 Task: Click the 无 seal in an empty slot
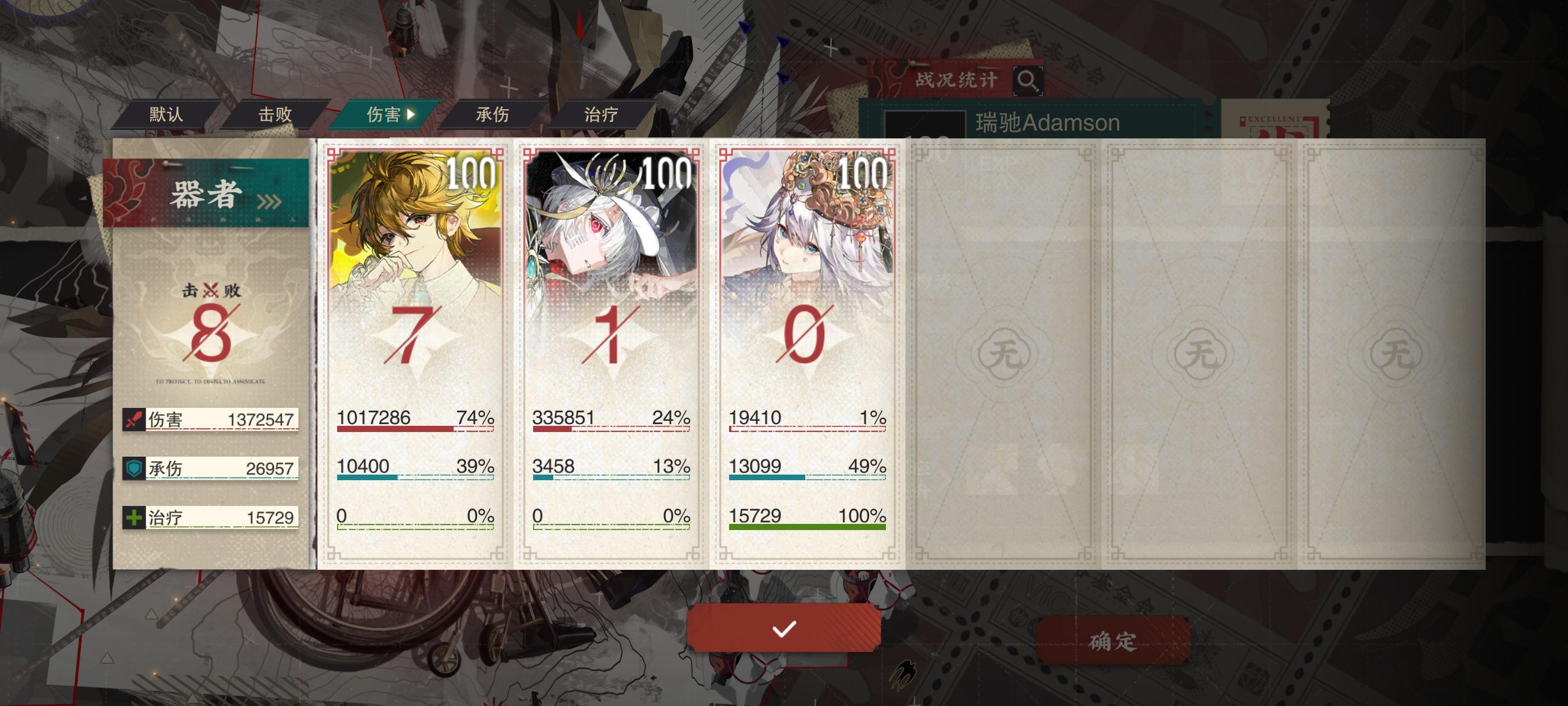[x=1005, y=351]
